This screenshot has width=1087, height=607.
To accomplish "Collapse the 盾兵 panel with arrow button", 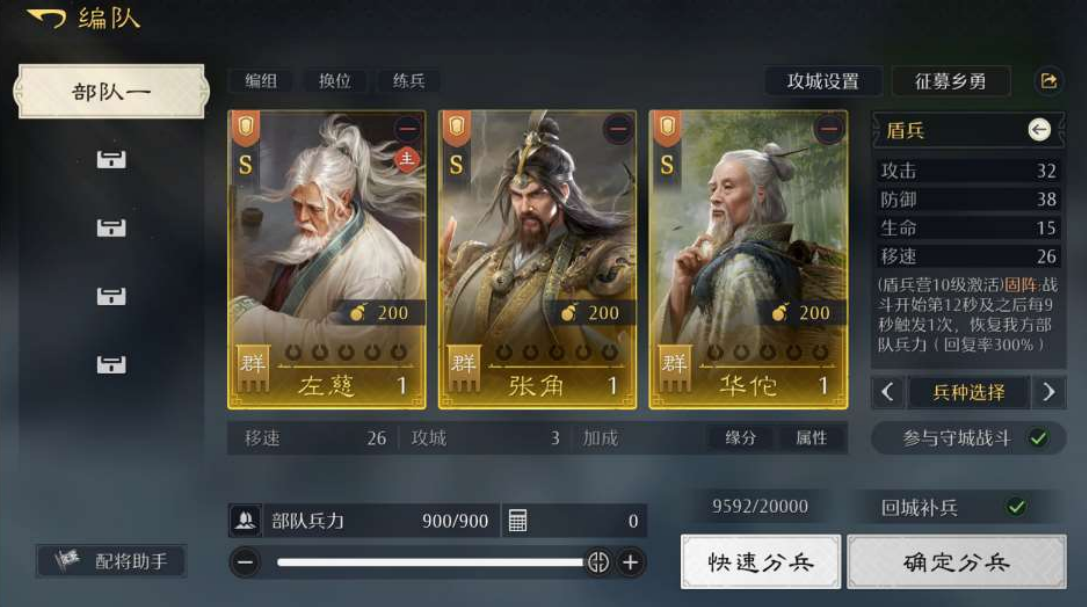I will [1039, 129].
